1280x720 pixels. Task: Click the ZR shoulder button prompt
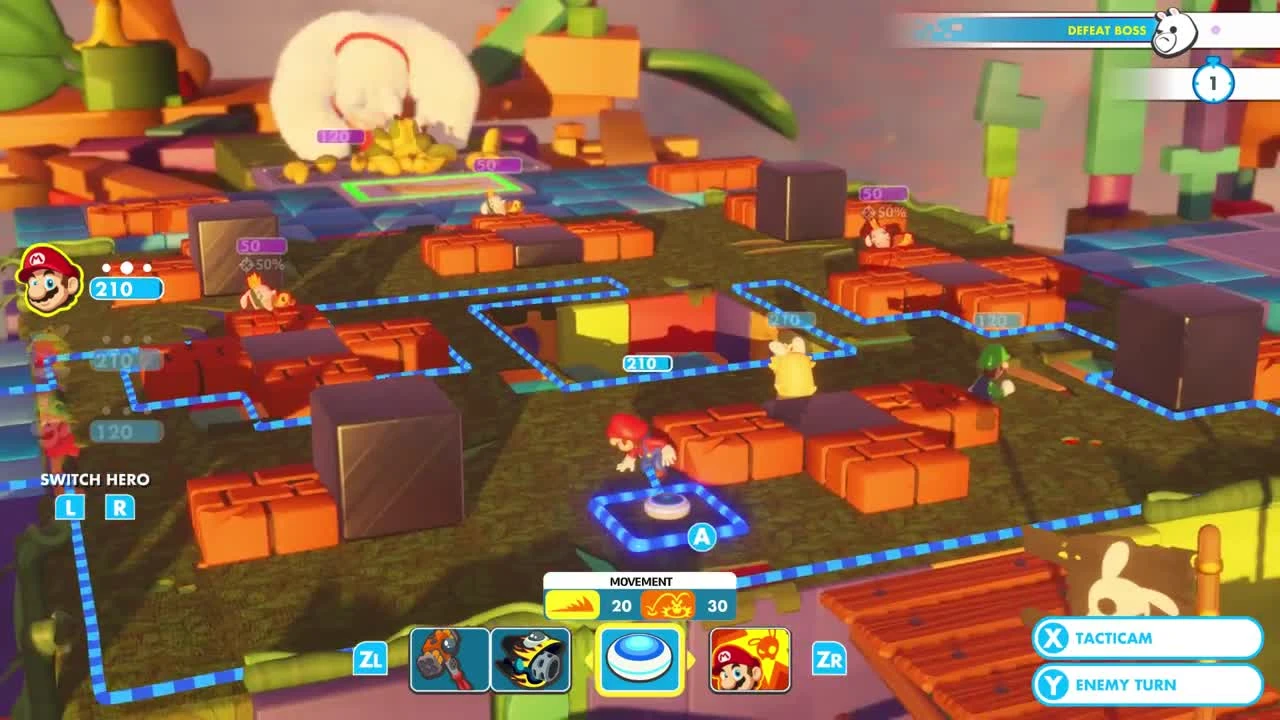828,660
